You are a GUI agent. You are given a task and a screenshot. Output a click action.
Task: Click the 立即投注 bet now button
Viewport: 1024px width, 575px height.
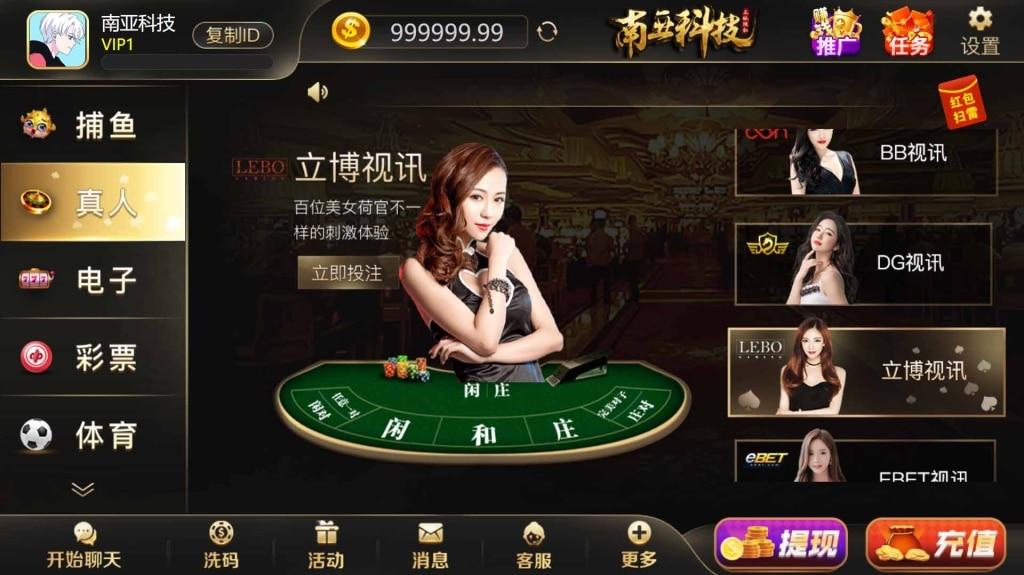pyautogui.click(x=347, y=272)
